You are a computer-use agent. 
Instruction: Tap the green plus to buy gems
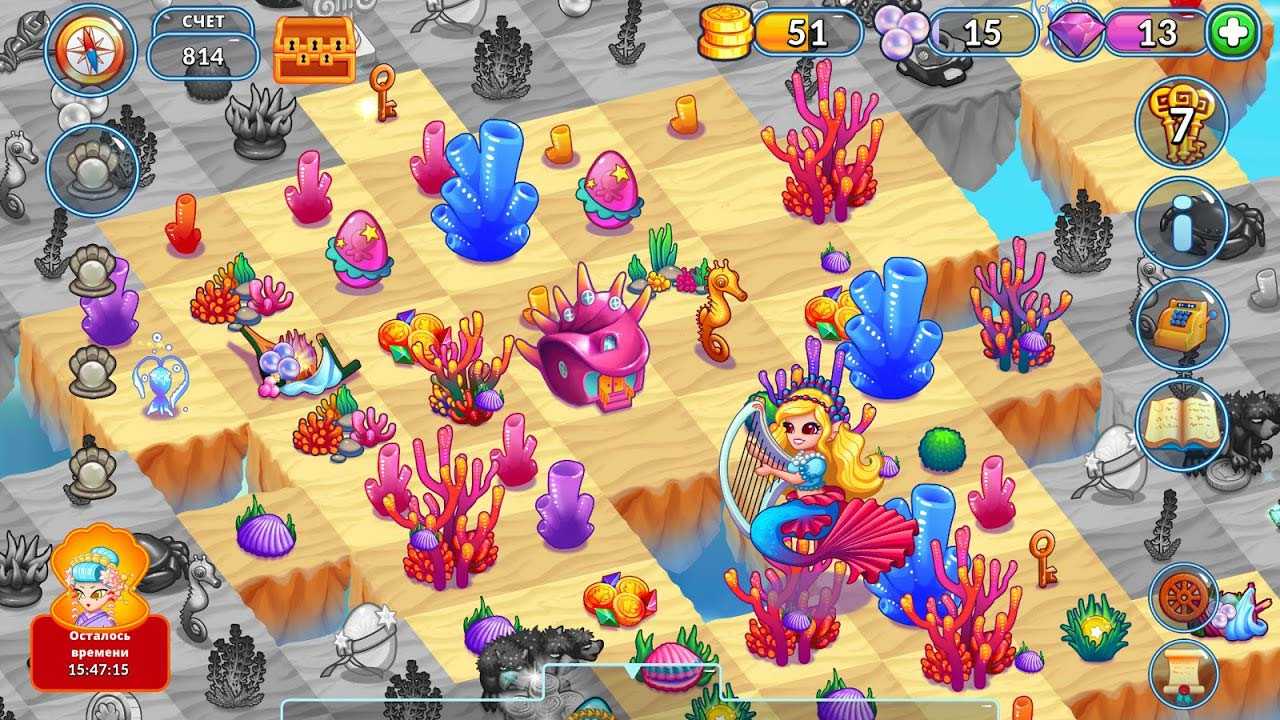pyautogui.click(x=1233, y=34)
